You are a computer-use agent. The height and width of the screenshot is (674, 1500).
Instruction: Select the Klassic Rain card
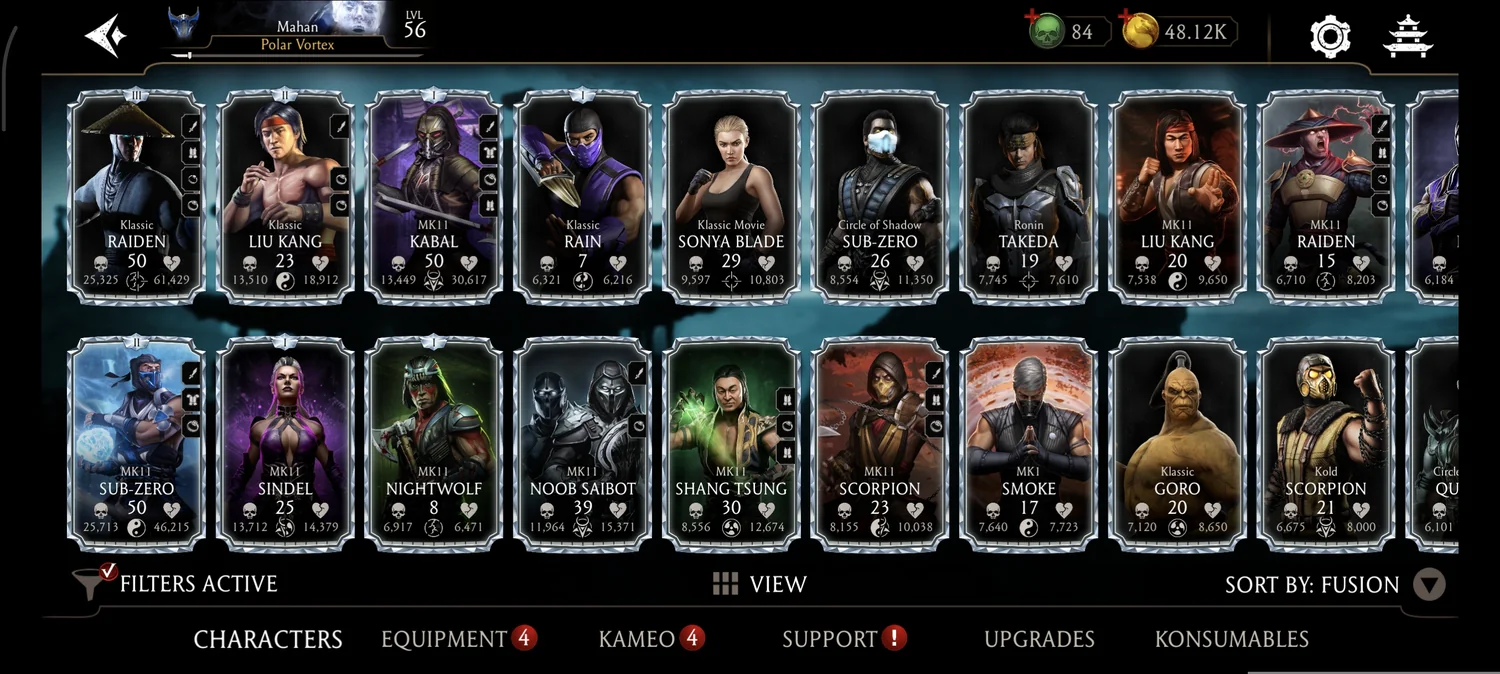[x=583, y=195]
